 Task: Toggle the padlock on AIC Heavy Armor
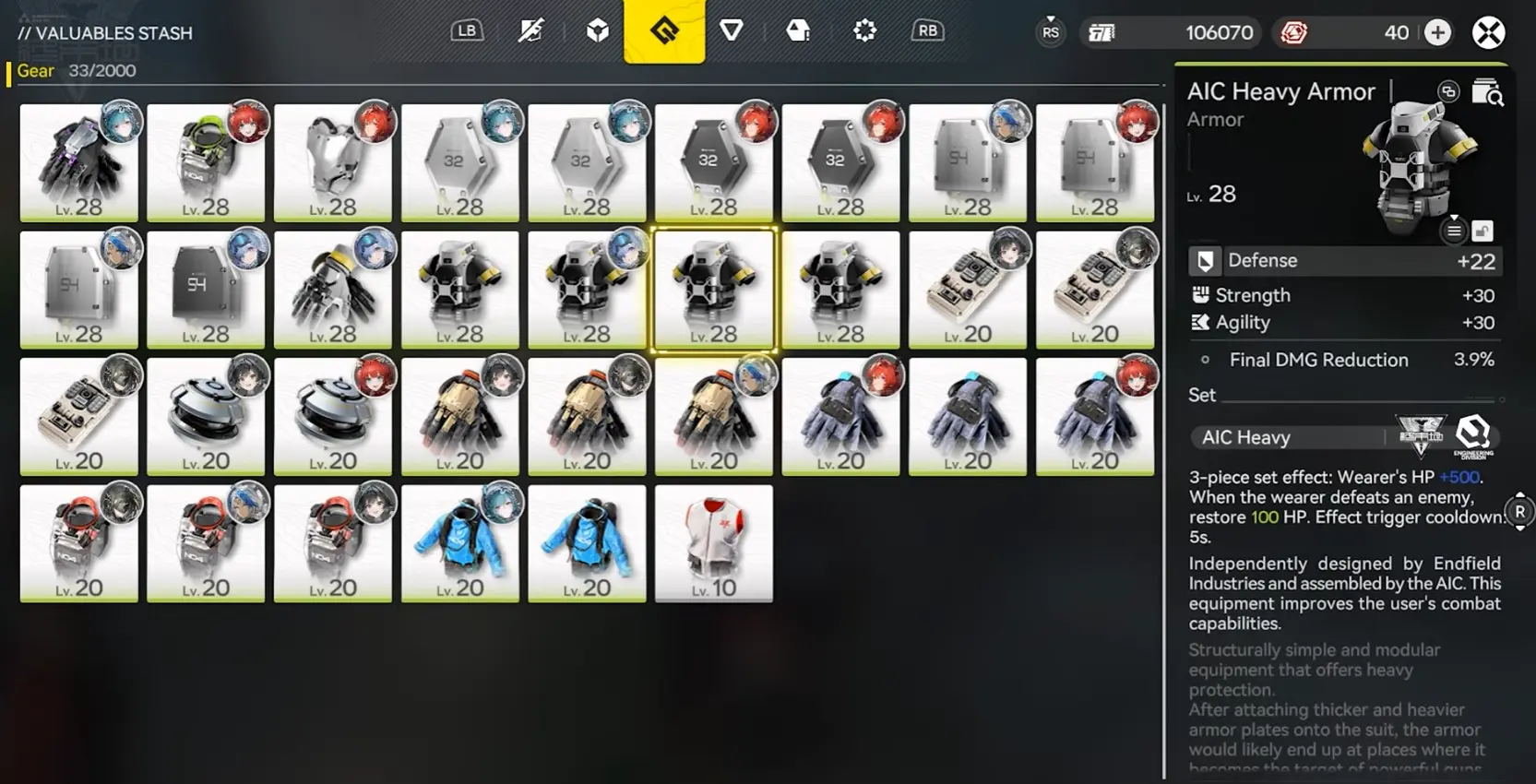(1482, 231)
